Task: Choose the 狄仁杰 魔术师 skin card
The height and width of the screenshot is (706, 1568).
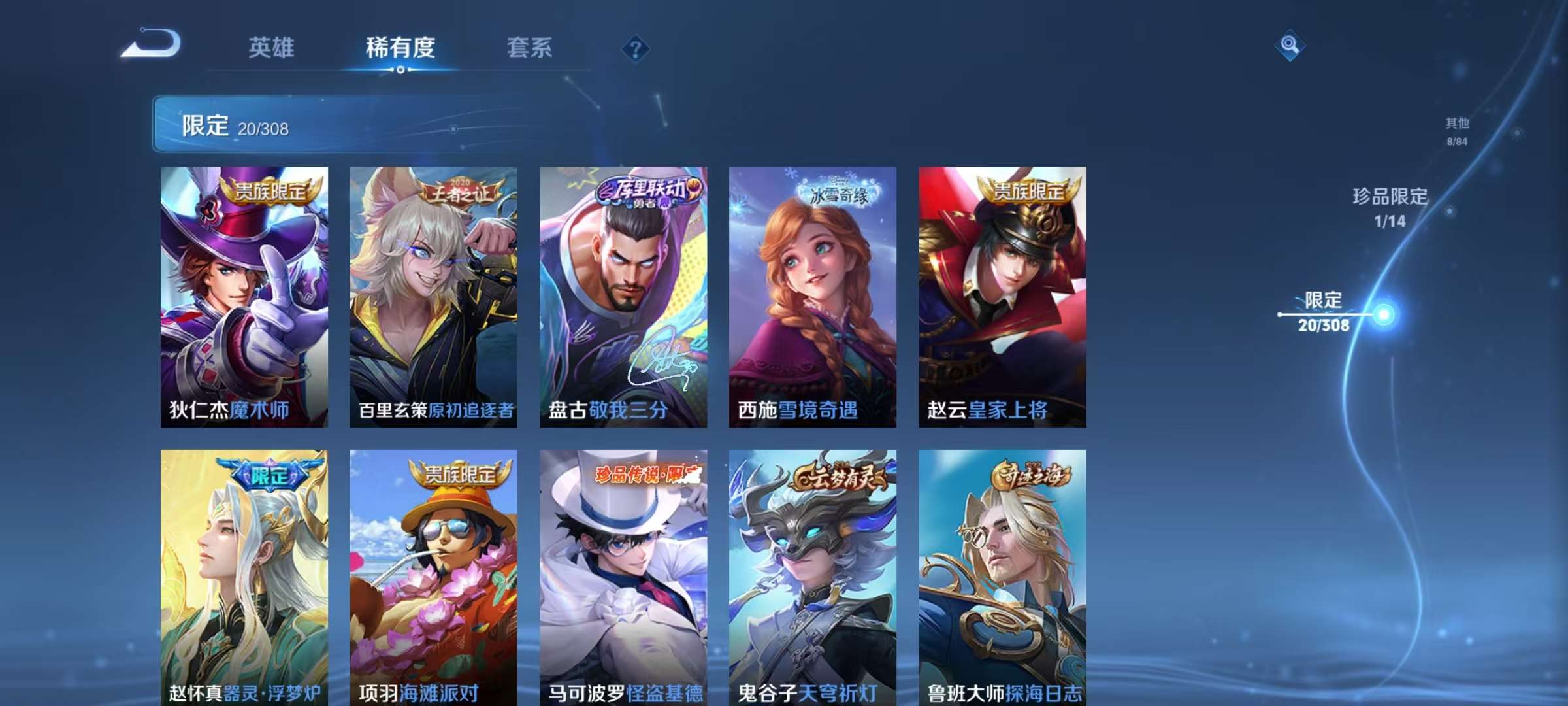Action: pyautogui.click(x=244, y=297)
